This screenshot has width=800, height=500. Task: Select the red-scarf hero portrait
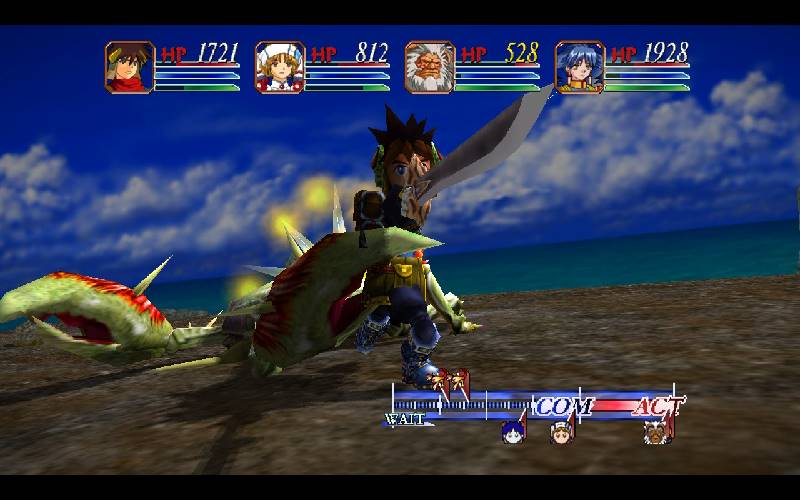[129, 67]
